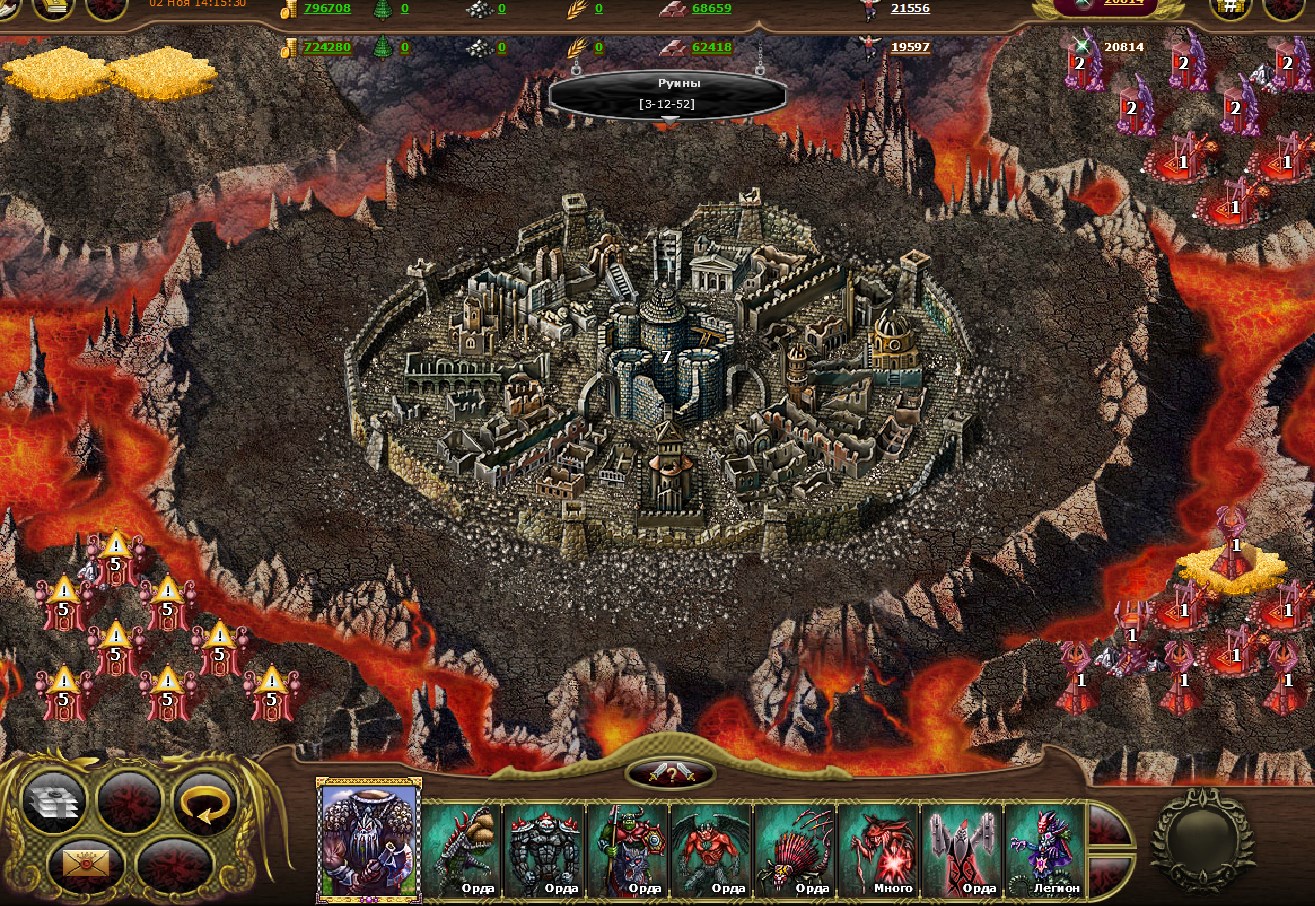Choose the spiny spider creature unit
The width and height of the screenshot is (1315, 906).
coord(794,849)
